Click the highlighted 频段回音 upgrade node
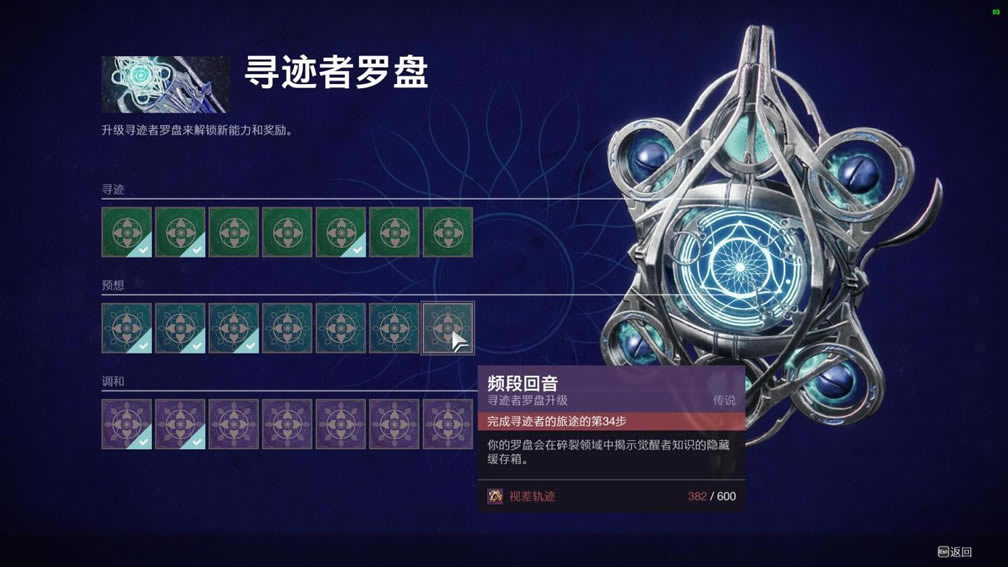This screenshot has width=1008, height=567. click(x=448, y=328)
